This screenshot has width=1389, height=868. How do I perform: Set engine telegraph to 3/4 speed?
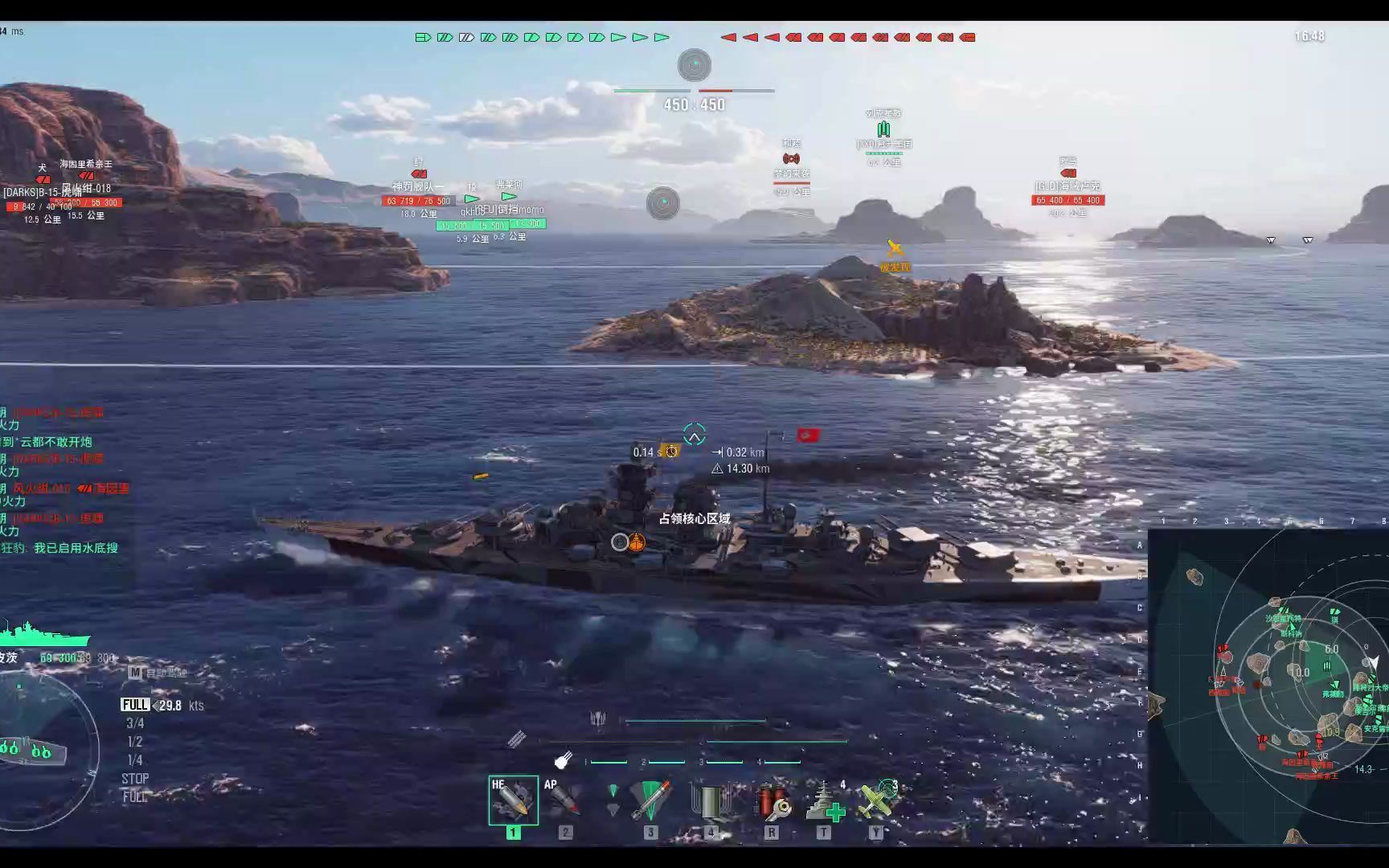(135, 723)
